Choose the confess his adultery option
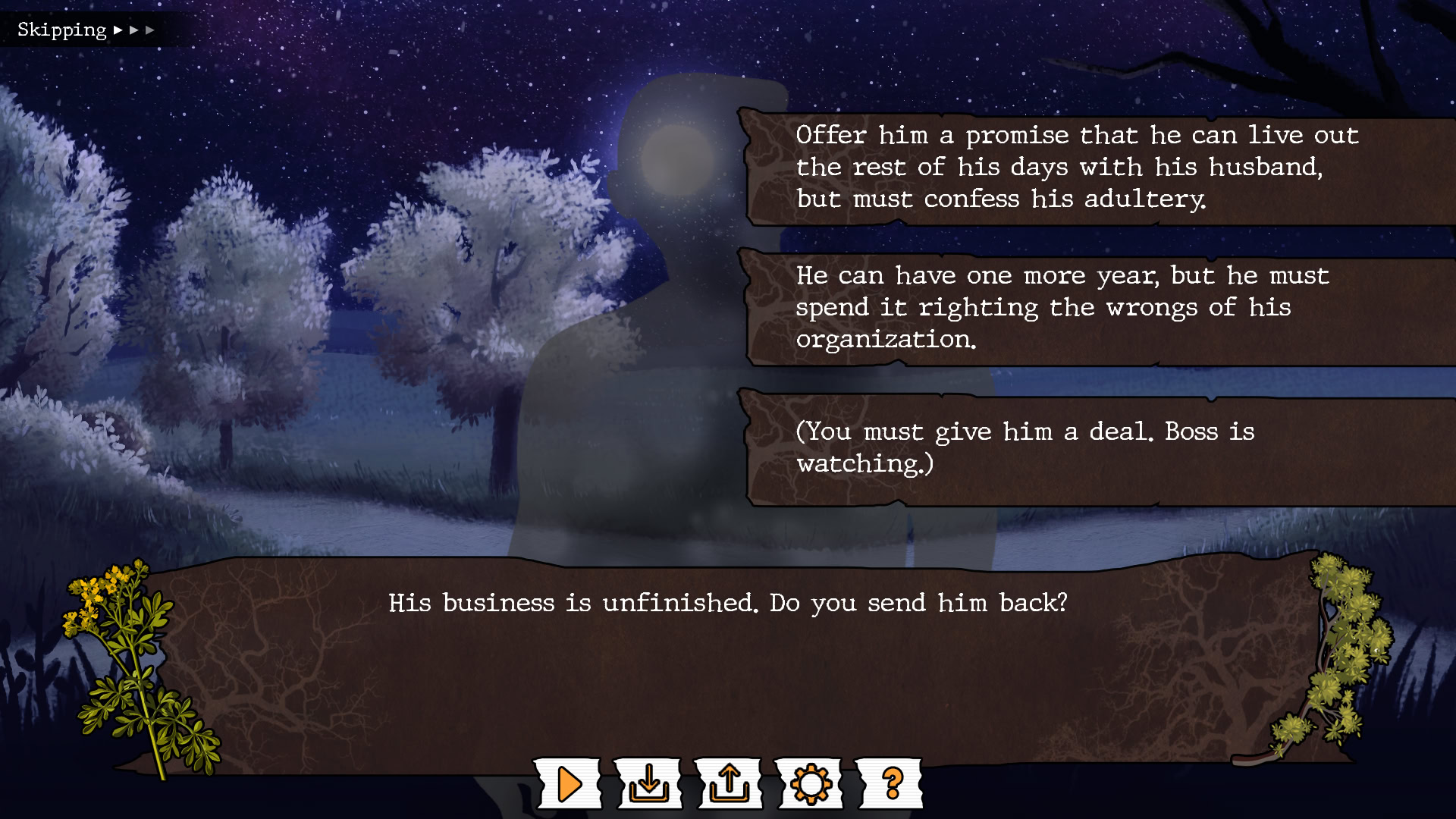 click(1077, 167)
